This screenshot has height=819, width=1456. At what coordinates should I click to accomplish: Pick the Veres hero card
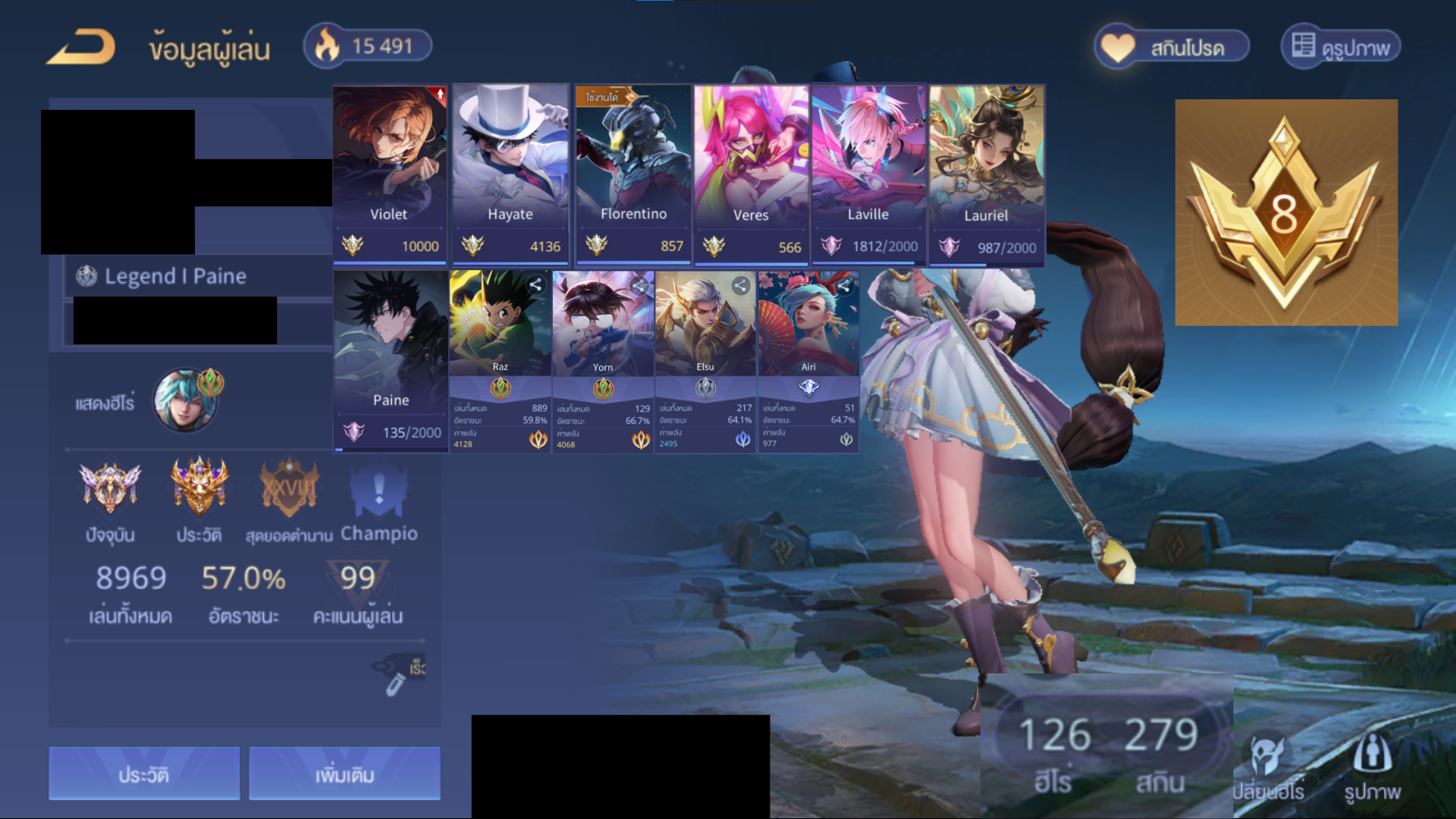pyautogui.click(x=751, y=174)
